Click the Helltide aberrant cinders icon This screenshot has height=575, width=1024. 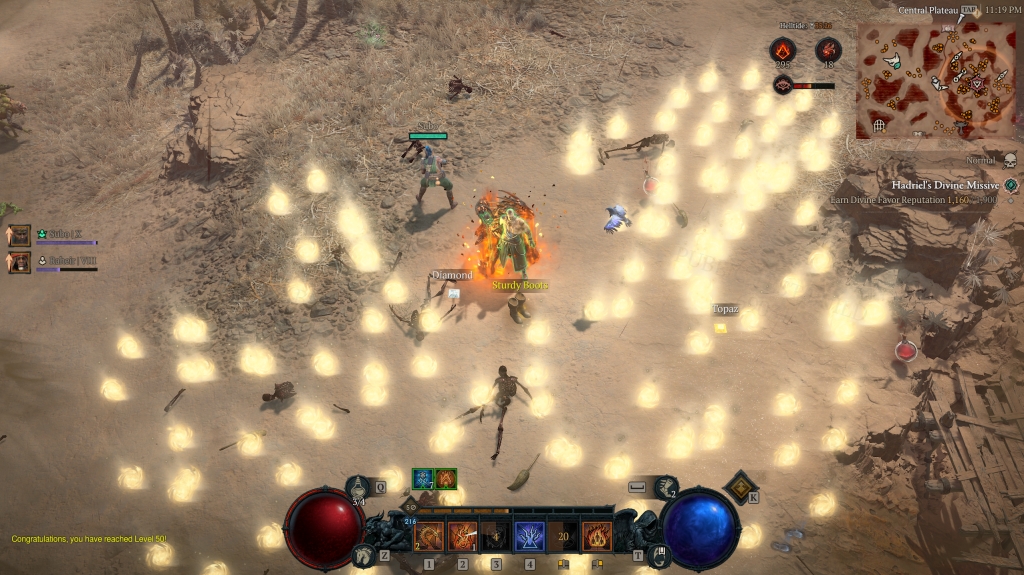tap(781, 50)
